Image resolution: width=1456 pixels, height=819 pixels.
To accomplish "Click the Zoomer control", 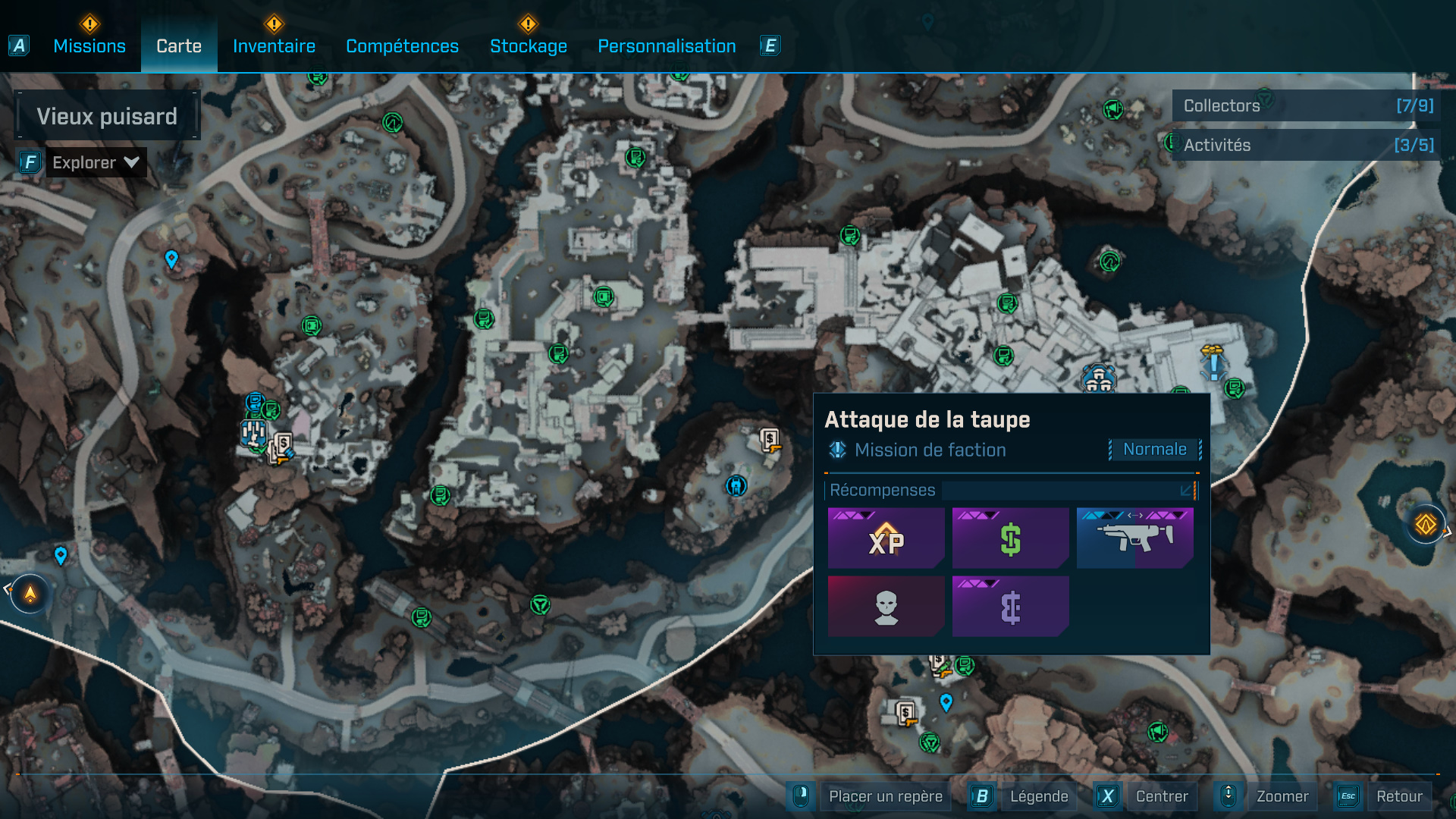I will 1282,796.
